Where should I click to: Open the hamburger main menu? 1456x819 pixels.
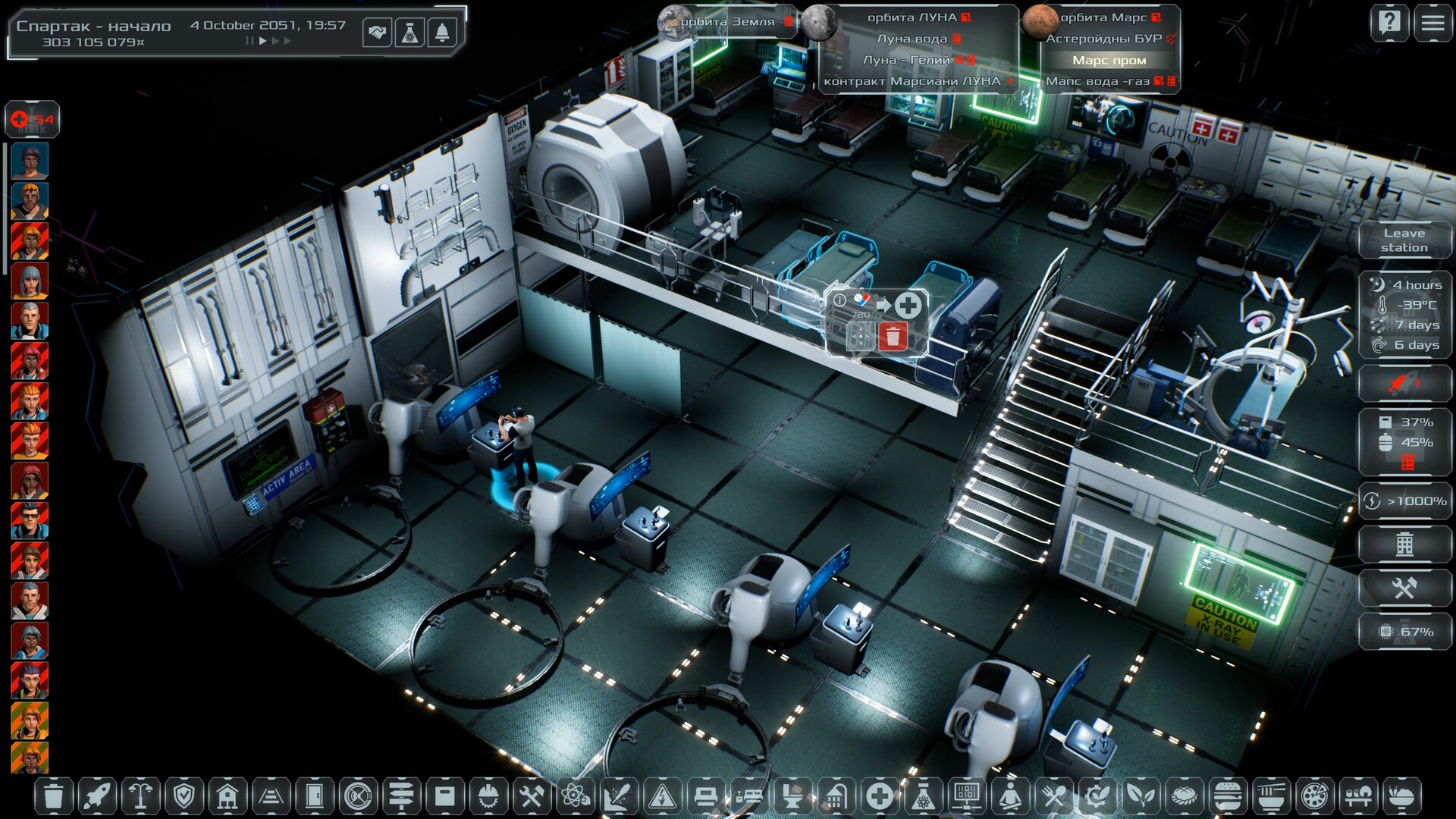[1432, 23]
